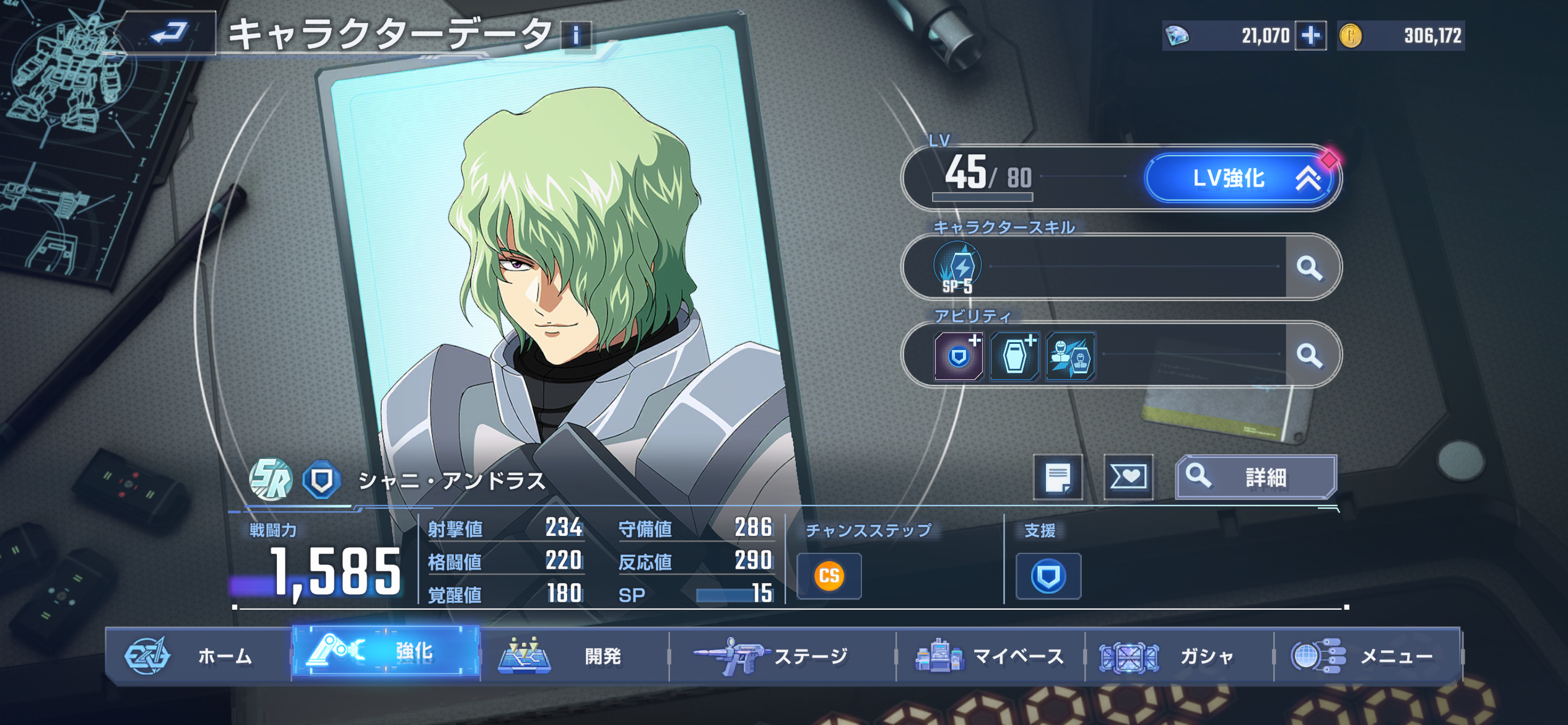Select the two pilots ability icon
Viewport: 1568px width, 725px height.
(1071, 356)
